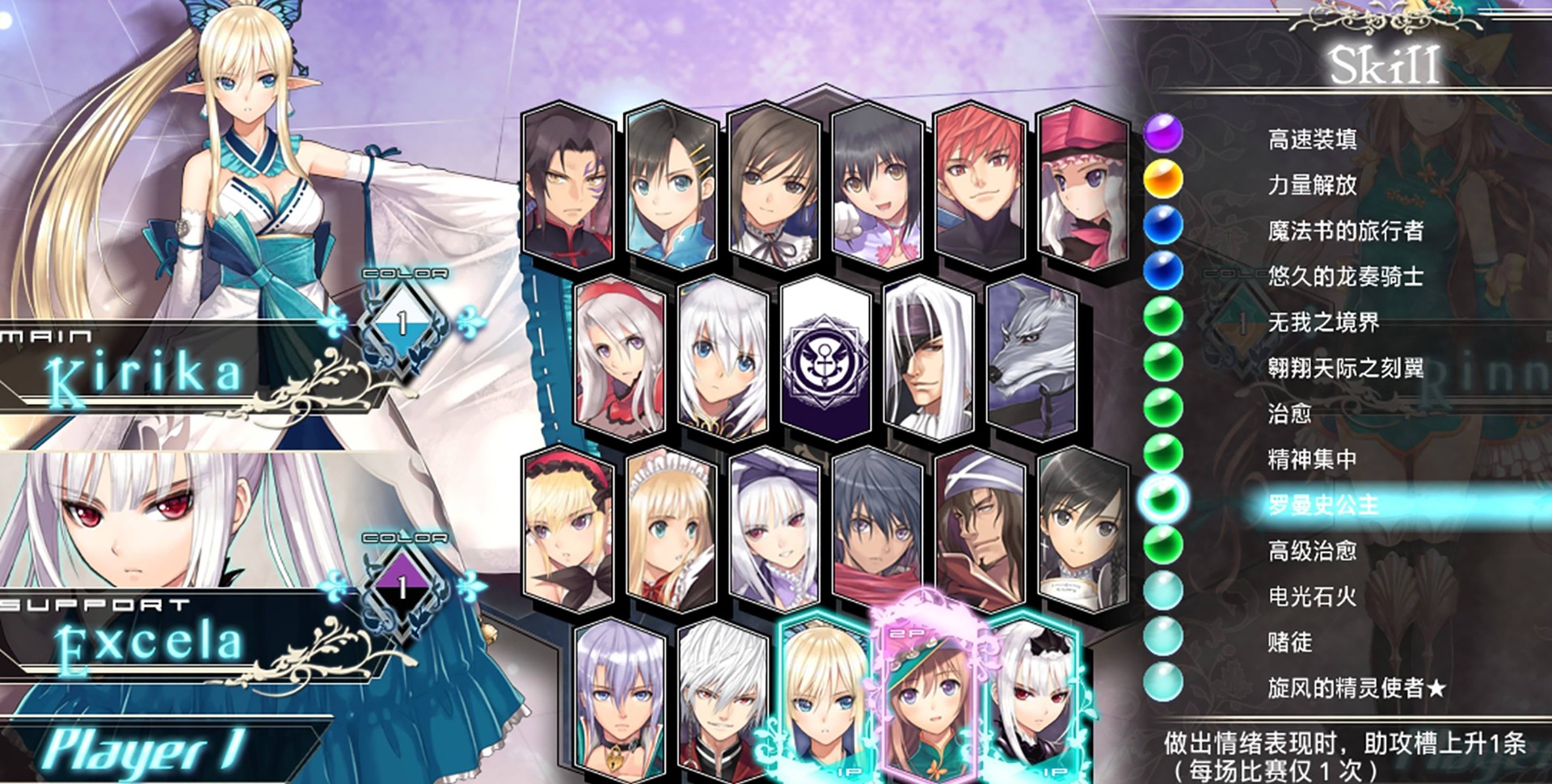Screen dimensions: 1552x784
Task: Pick the 悠久的龙奏骑士 skill
Action: pyautogui.click(x=1345, y=276)
